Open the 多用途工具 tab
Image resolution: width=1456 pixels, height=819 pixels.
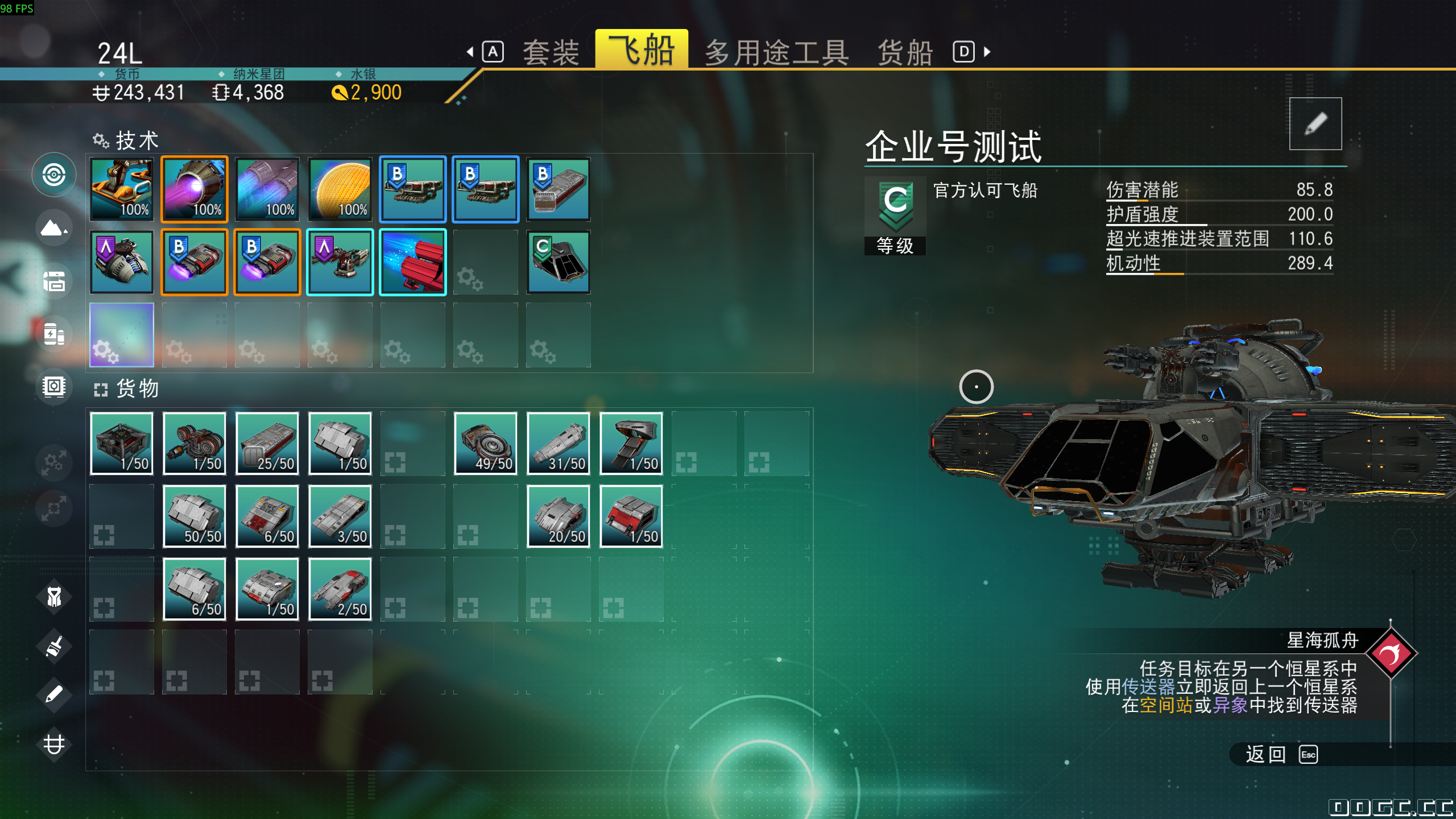tap(776, 52)
